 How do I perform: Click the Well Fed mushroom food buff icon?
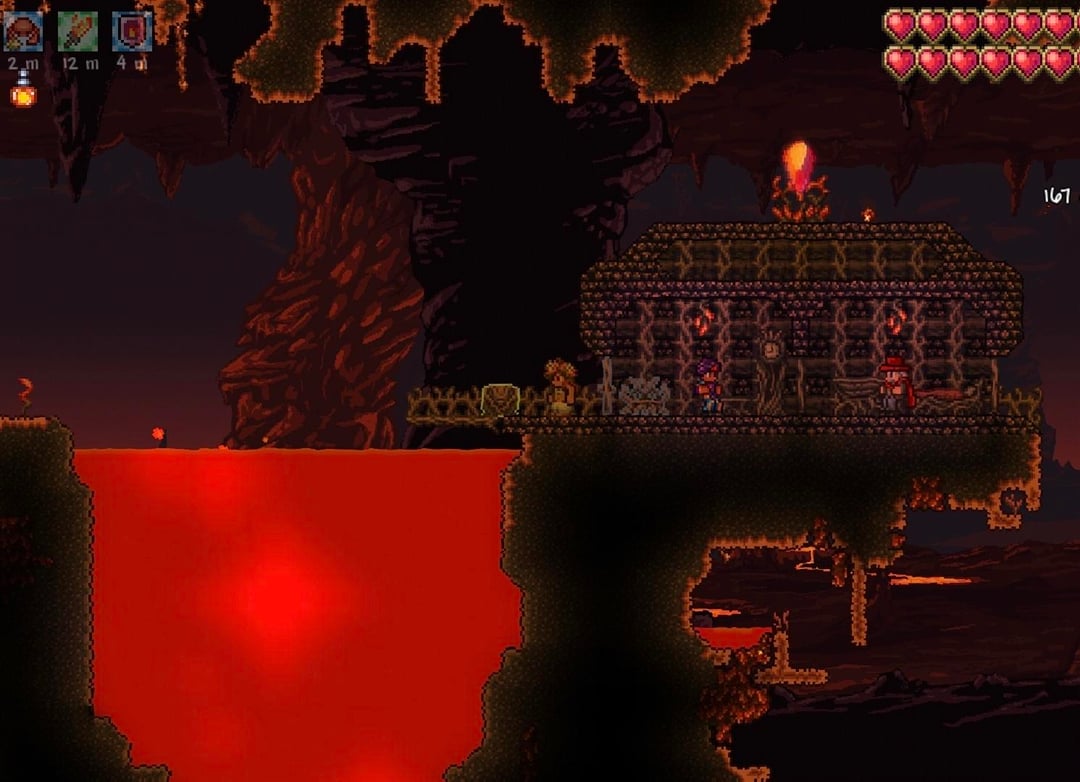pyautogui.click(x=23, y=31)
